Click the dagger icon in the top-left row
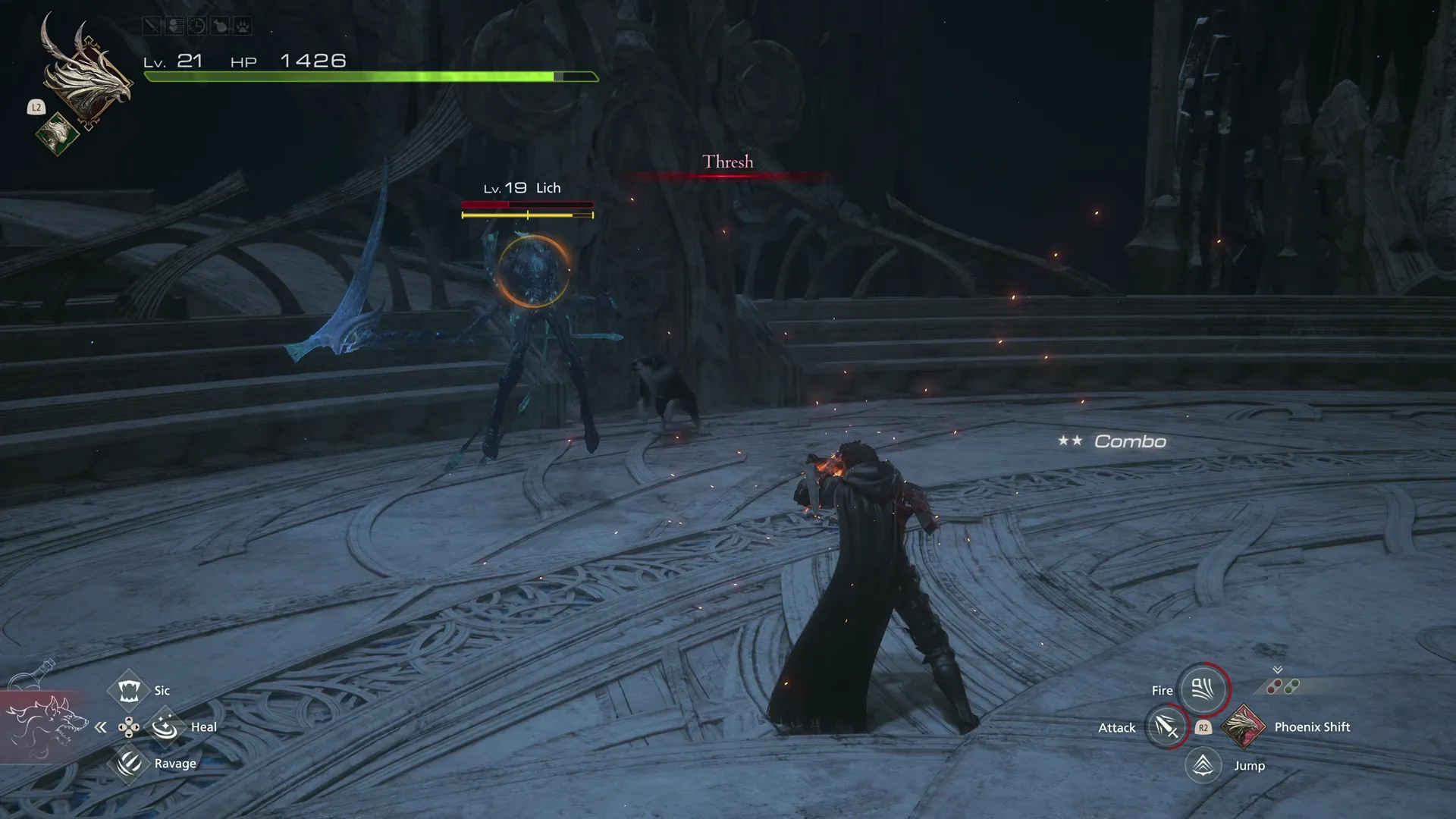Screen dimensions: 1456x819 [x=151, y=26]
